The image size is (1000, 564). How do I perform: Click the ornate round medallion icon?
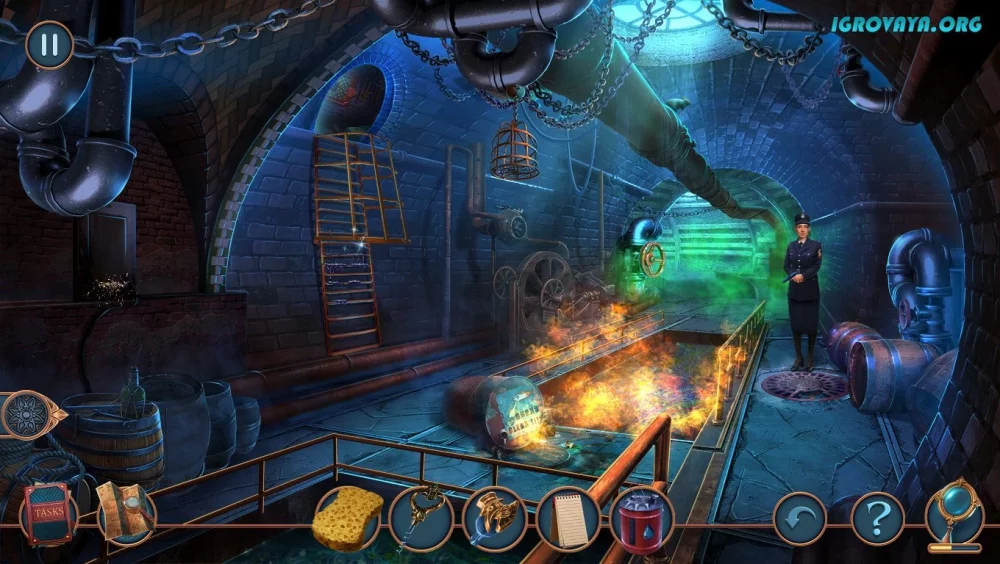(28, 415)
